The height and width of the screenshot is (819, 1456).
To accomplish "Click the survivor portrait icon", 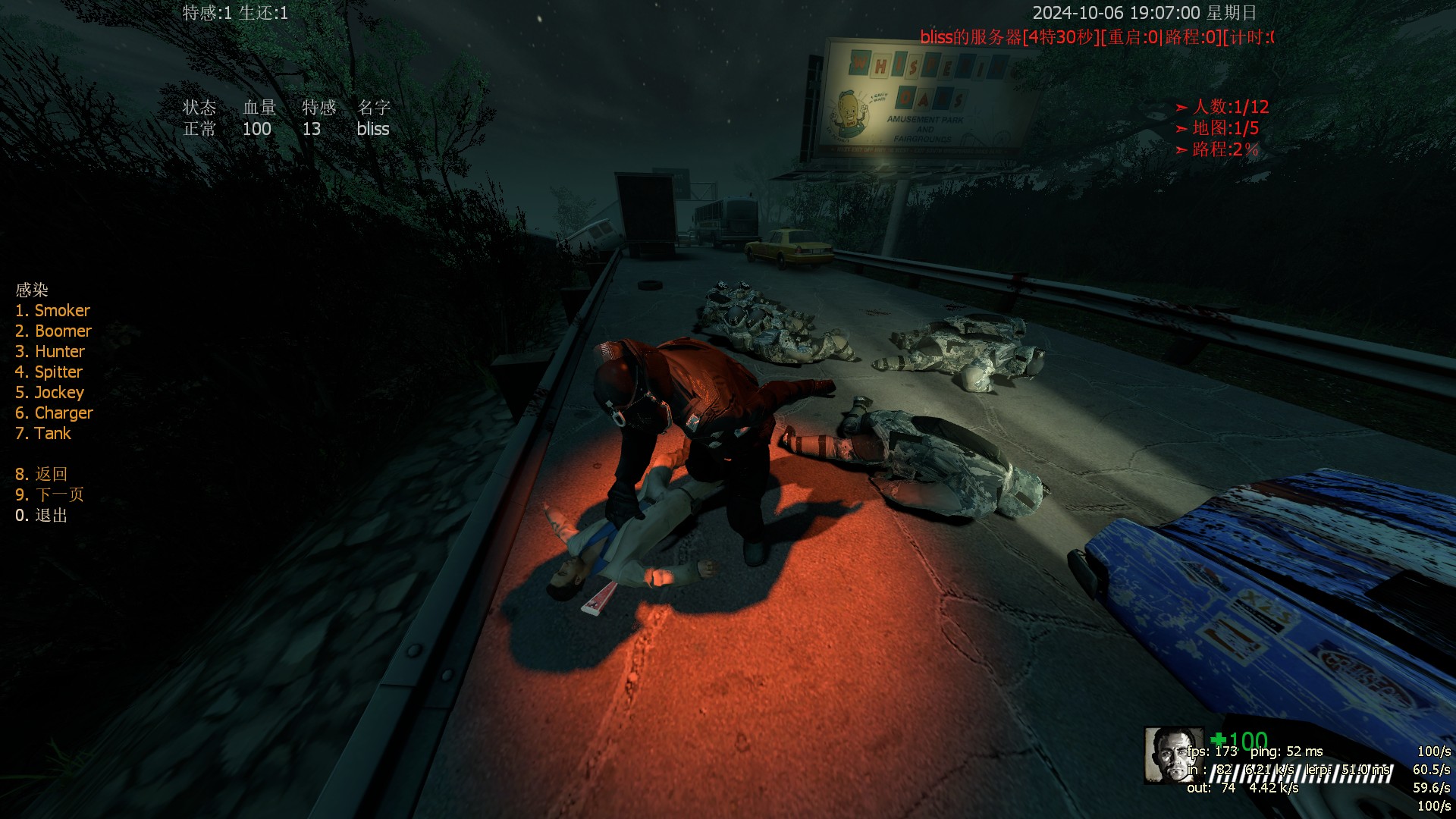I will (x=1172, y=755).
